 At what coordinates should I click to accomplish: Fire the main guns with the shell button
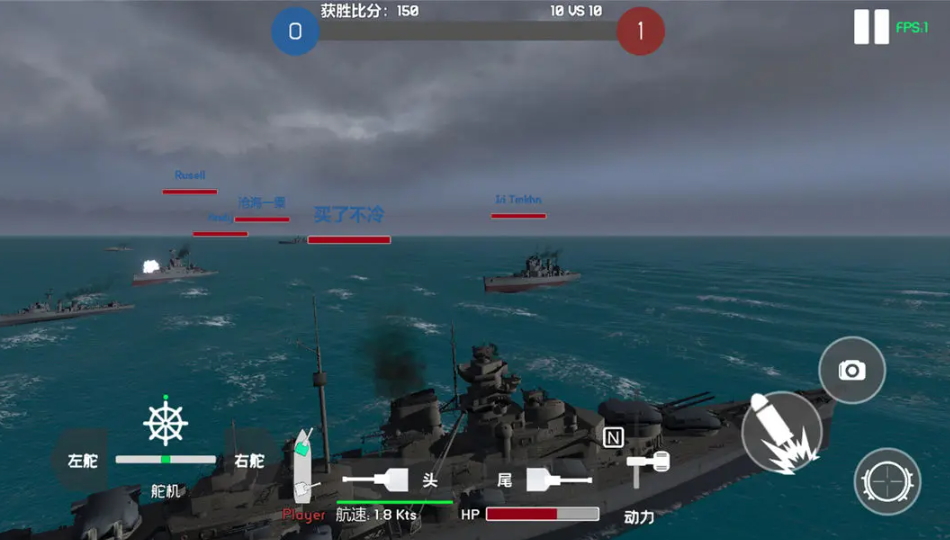782,432
